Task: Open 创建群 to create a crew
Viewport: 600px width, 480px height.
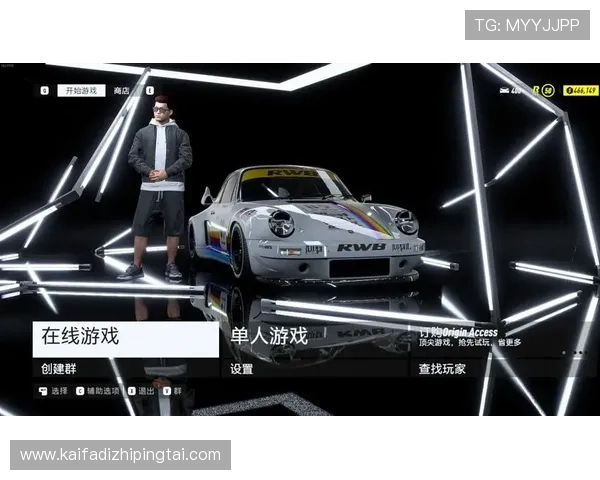Action: pos(126,368)
